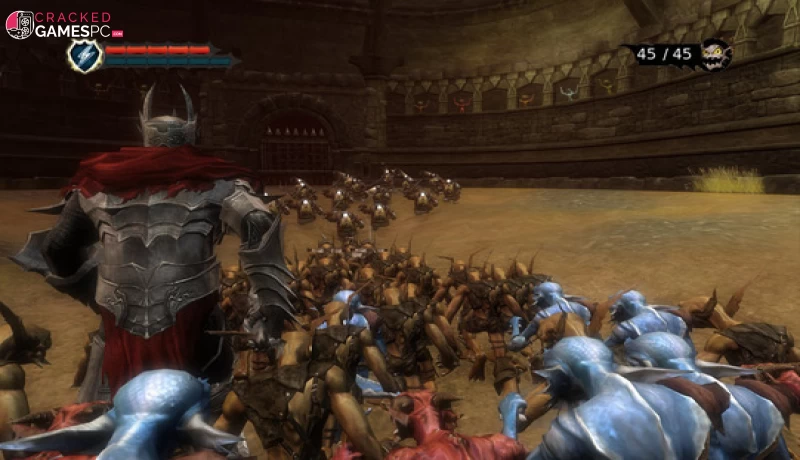
Task: Click the Cracked Games PC watermark logo
Action: 58,24
